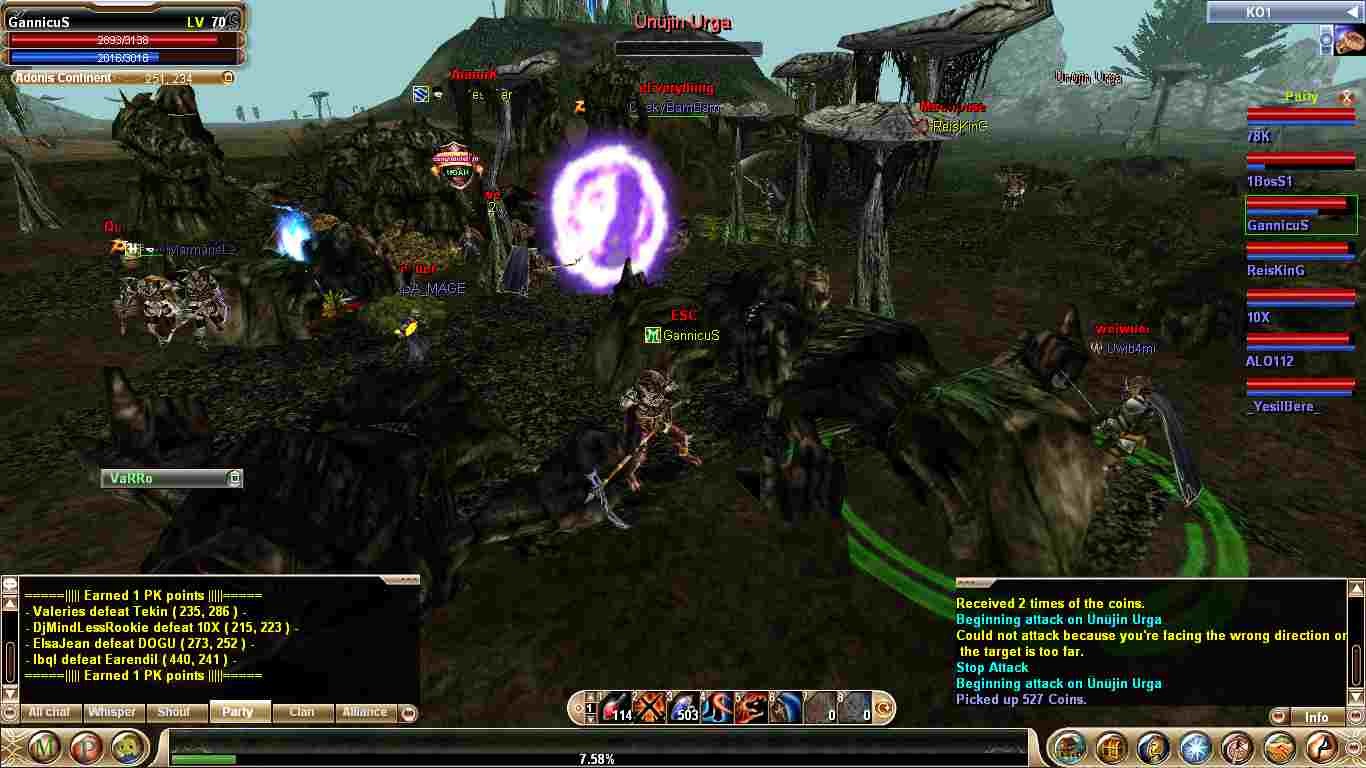Viewport: 1366px width, 768px height.
Task: Collapse the KO1 minimap panel arrow
Action: 1350,12
